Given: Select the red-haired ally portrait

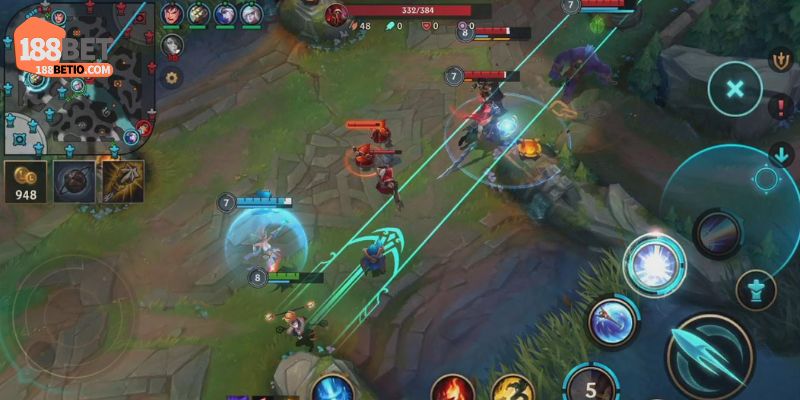Looking at the screenshot, I should point(173,14).
